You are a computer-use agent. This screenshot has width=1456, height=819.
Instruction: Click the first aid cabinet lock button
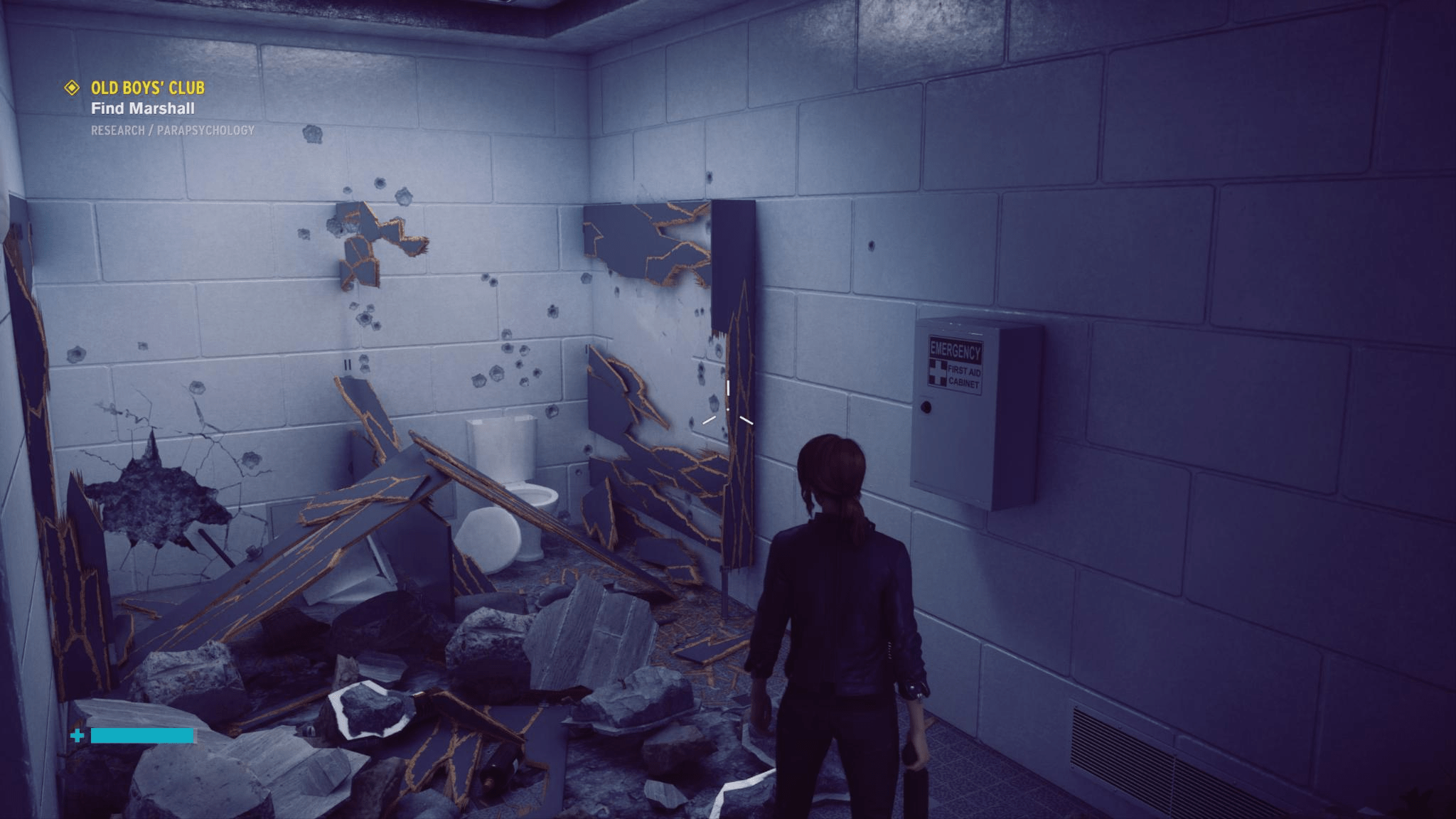tap(926, 407)
